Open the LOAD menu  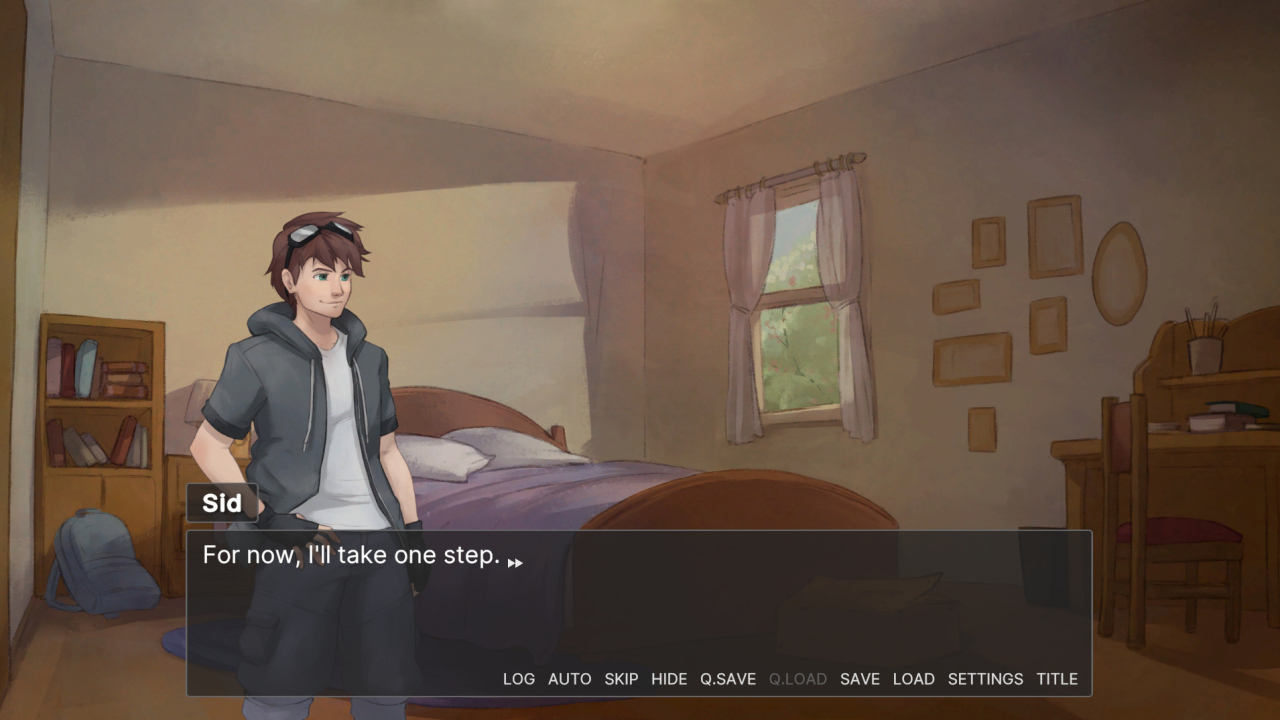pyautogui.click(x=913, y=679)
